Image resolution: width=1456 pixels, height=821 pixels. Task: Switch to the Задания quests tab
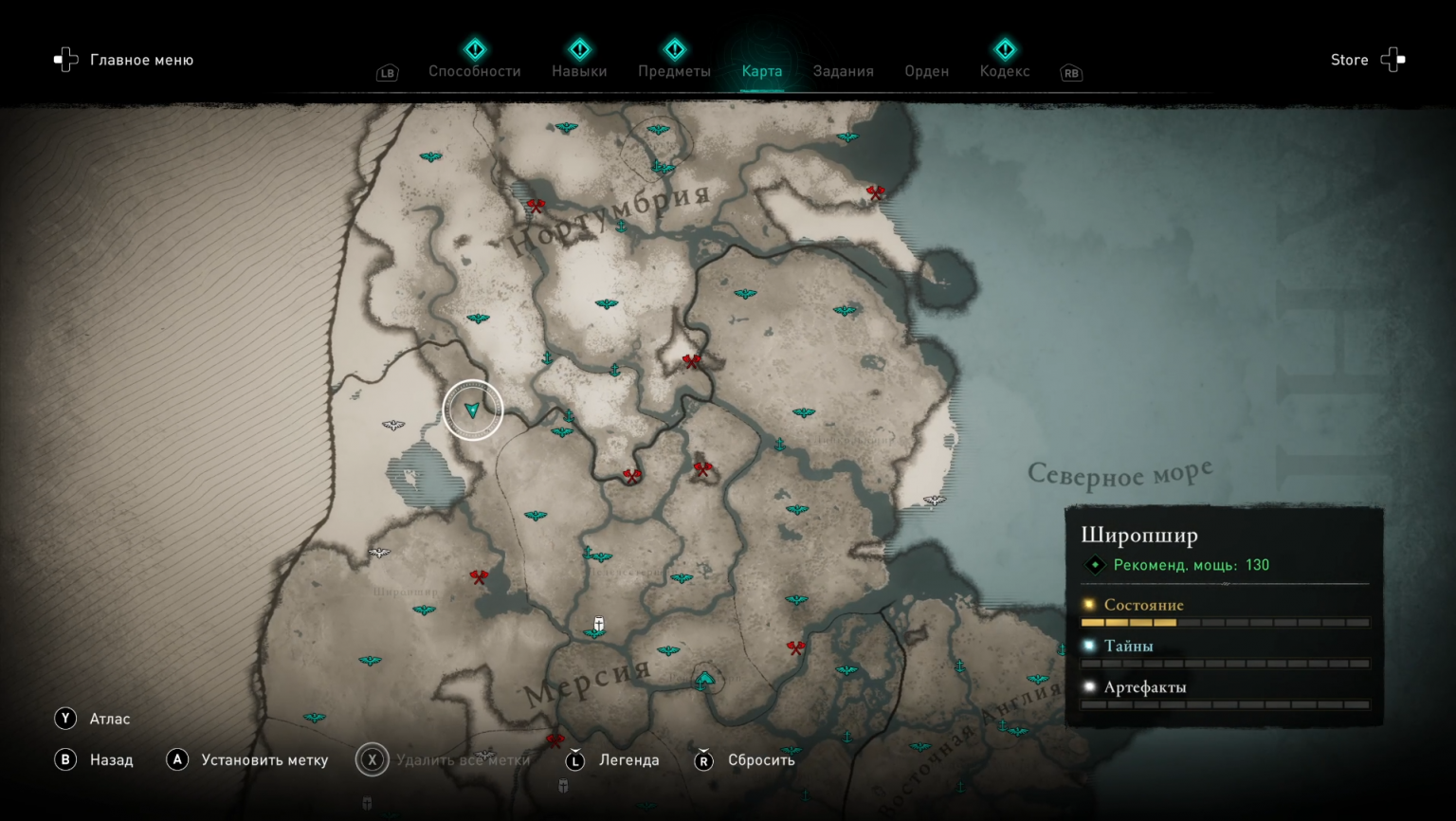843,71
